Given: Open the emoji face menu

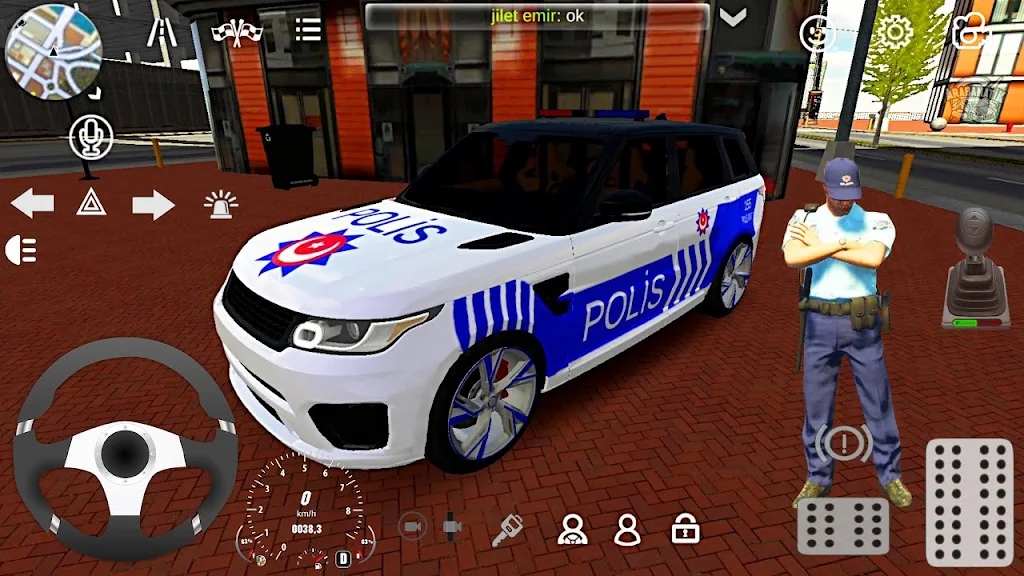Looking at the screenshot, I should pos(818,33).
